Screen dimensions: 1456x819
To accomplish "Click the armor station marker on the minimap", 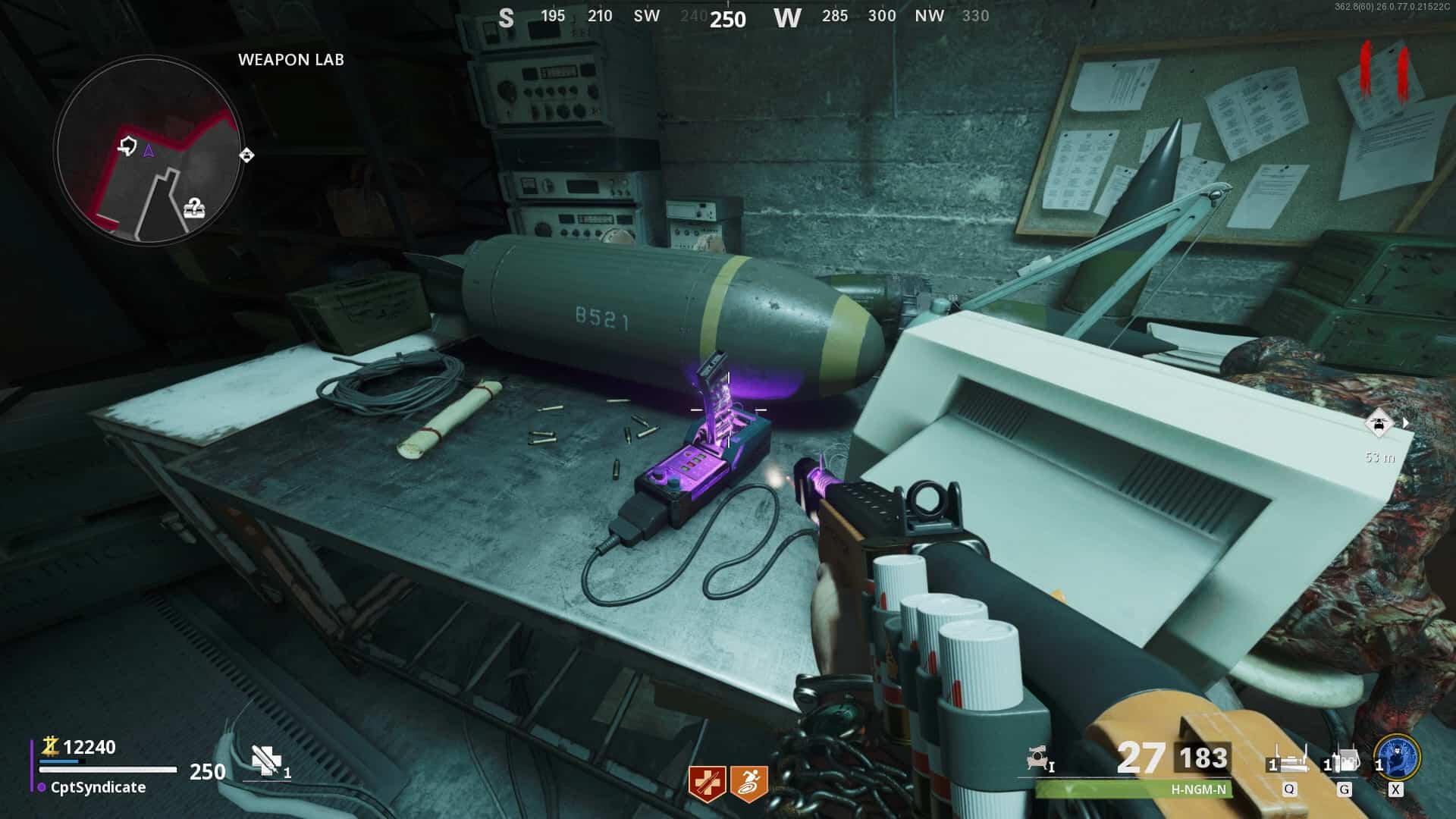I will pyautogui.click(x=127, y=145).
